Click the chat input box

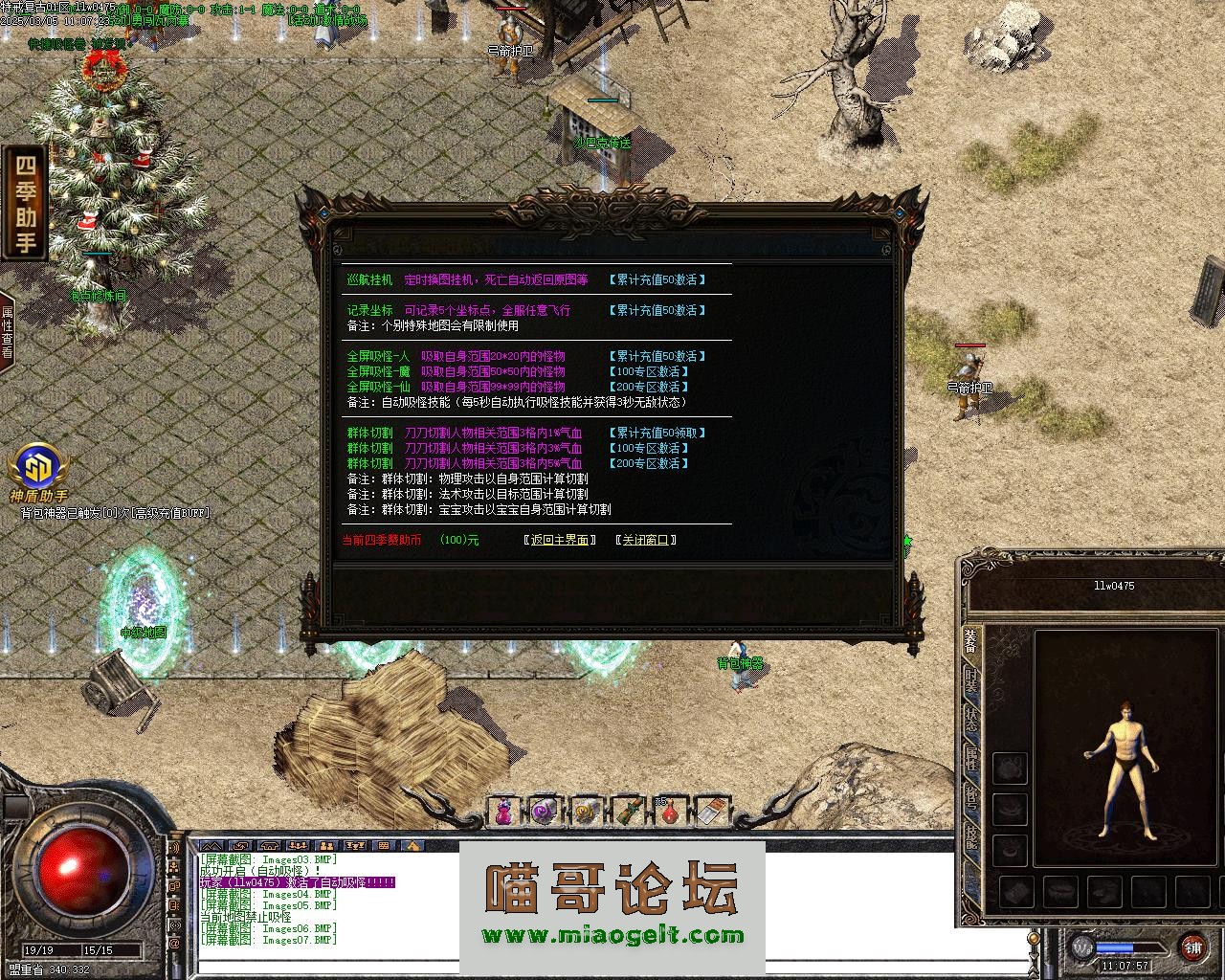[x=612, y=965]
